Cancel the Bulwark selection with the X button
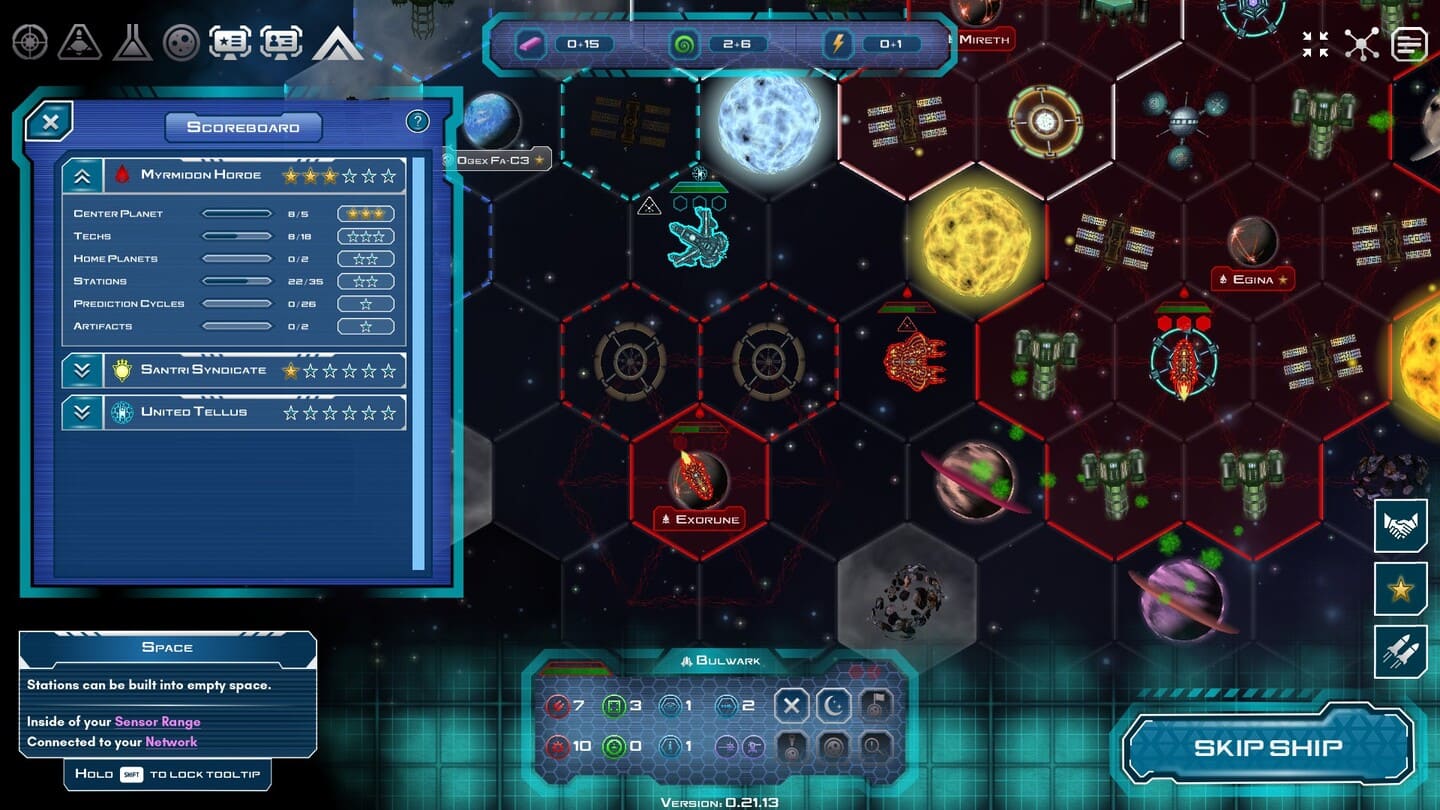Image resolution: width=1440 pixels, height=810 pixels. point(791,705)
